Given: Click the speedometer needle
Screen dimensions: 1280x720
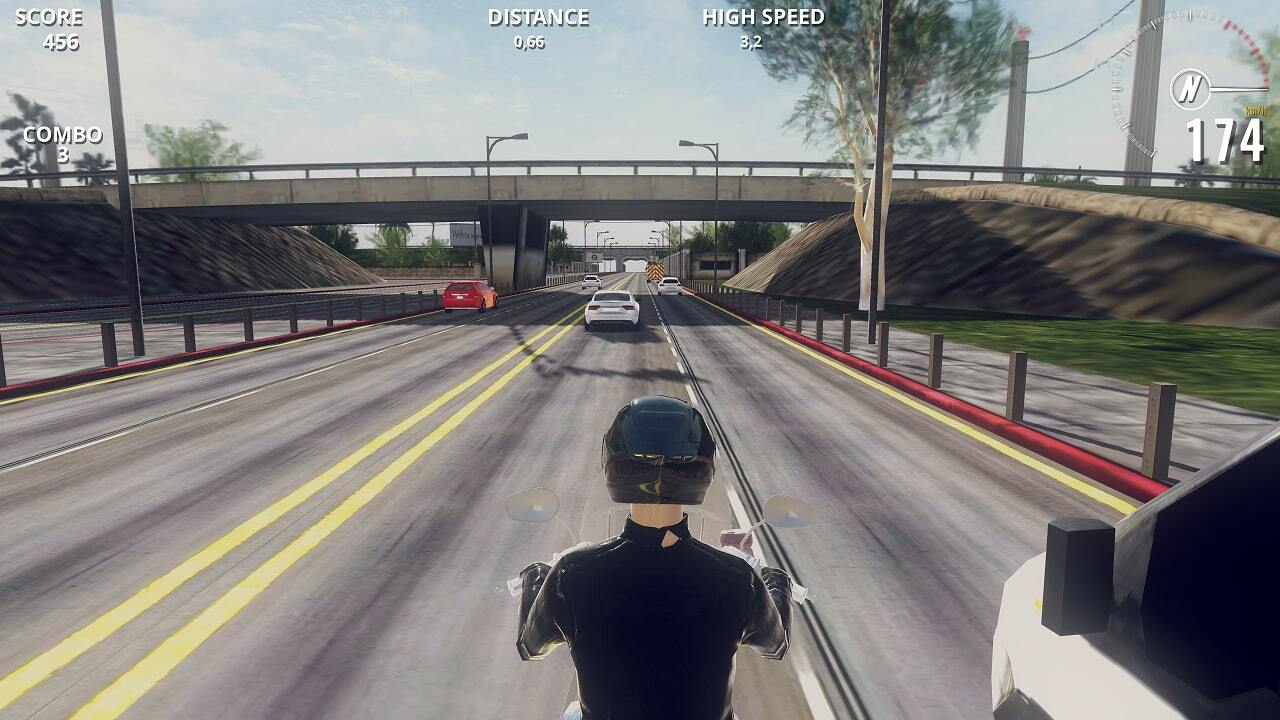Looking at the screenshot, I should [1235, 88].
